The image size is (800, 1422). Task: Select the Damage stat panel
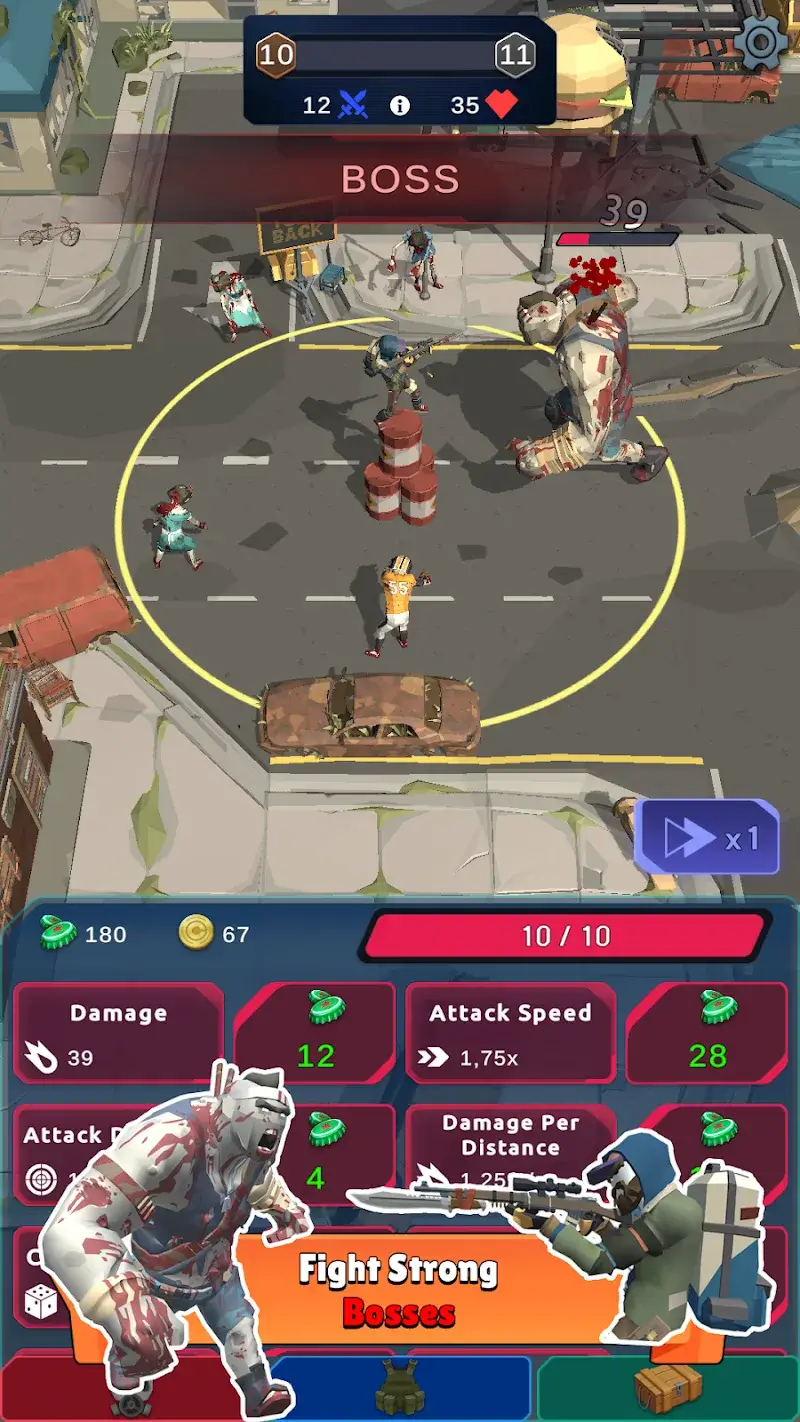pos(118,1034)
